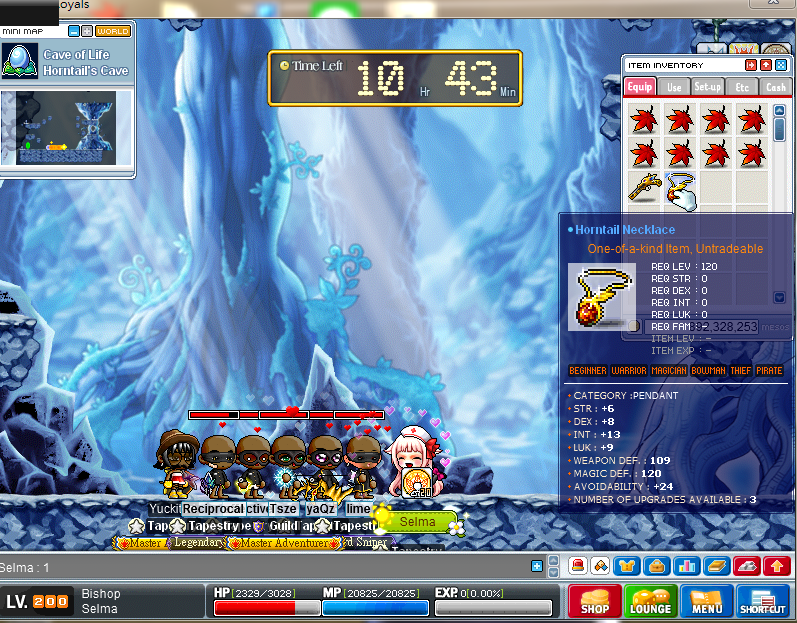The height and width of the screenshot is (623, 797).
Task: Expand the chat window with the plus button
Action: [x=537, y=567]
